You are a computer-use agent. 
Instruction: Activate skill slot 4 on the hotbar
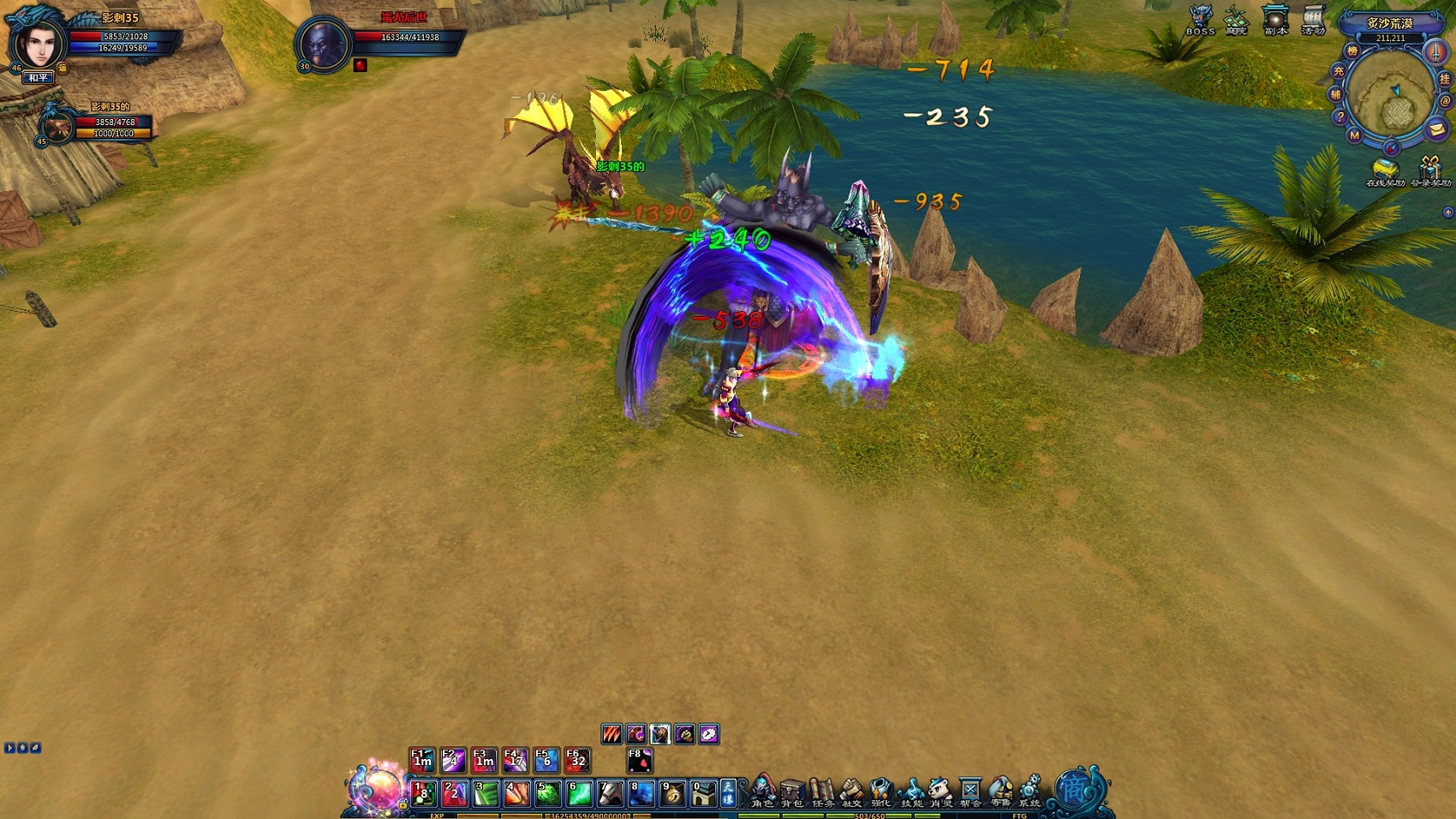516,793
